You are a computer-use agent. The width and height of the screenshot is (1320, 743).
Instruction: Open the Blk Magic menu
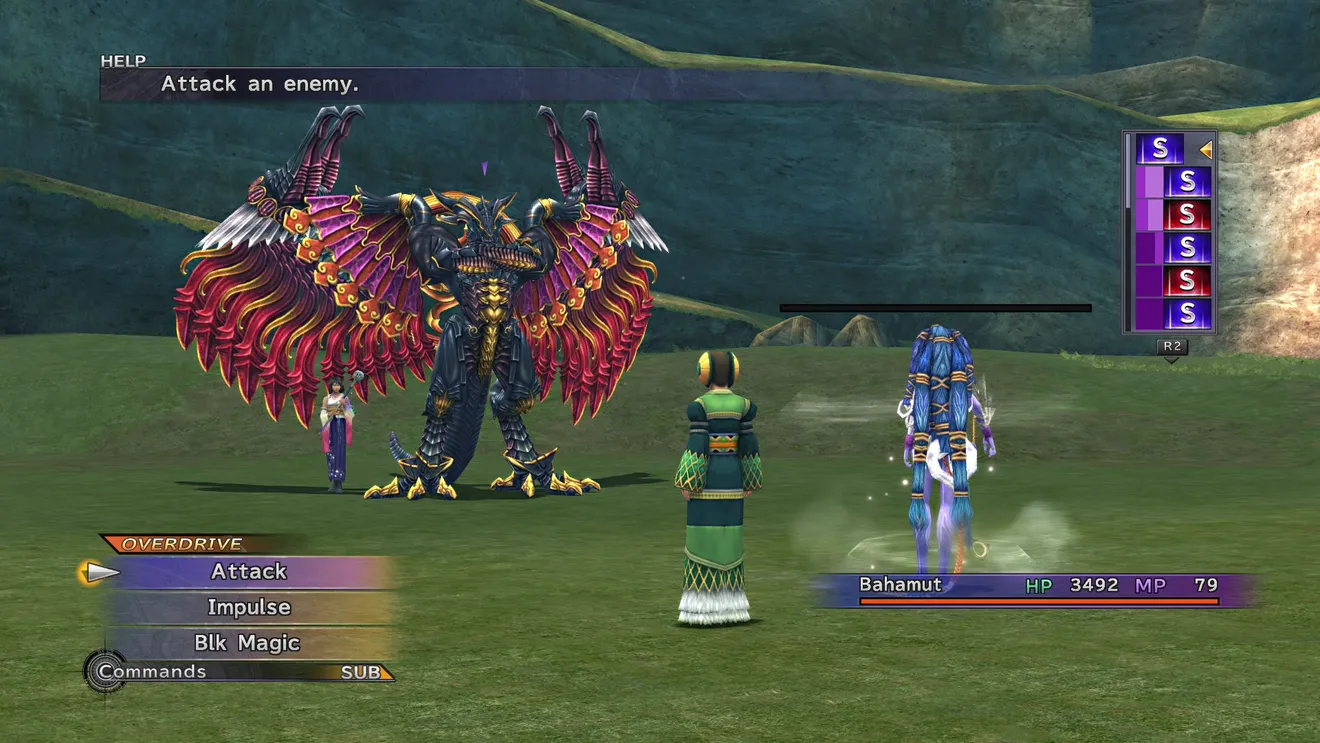tap(247, 643)
